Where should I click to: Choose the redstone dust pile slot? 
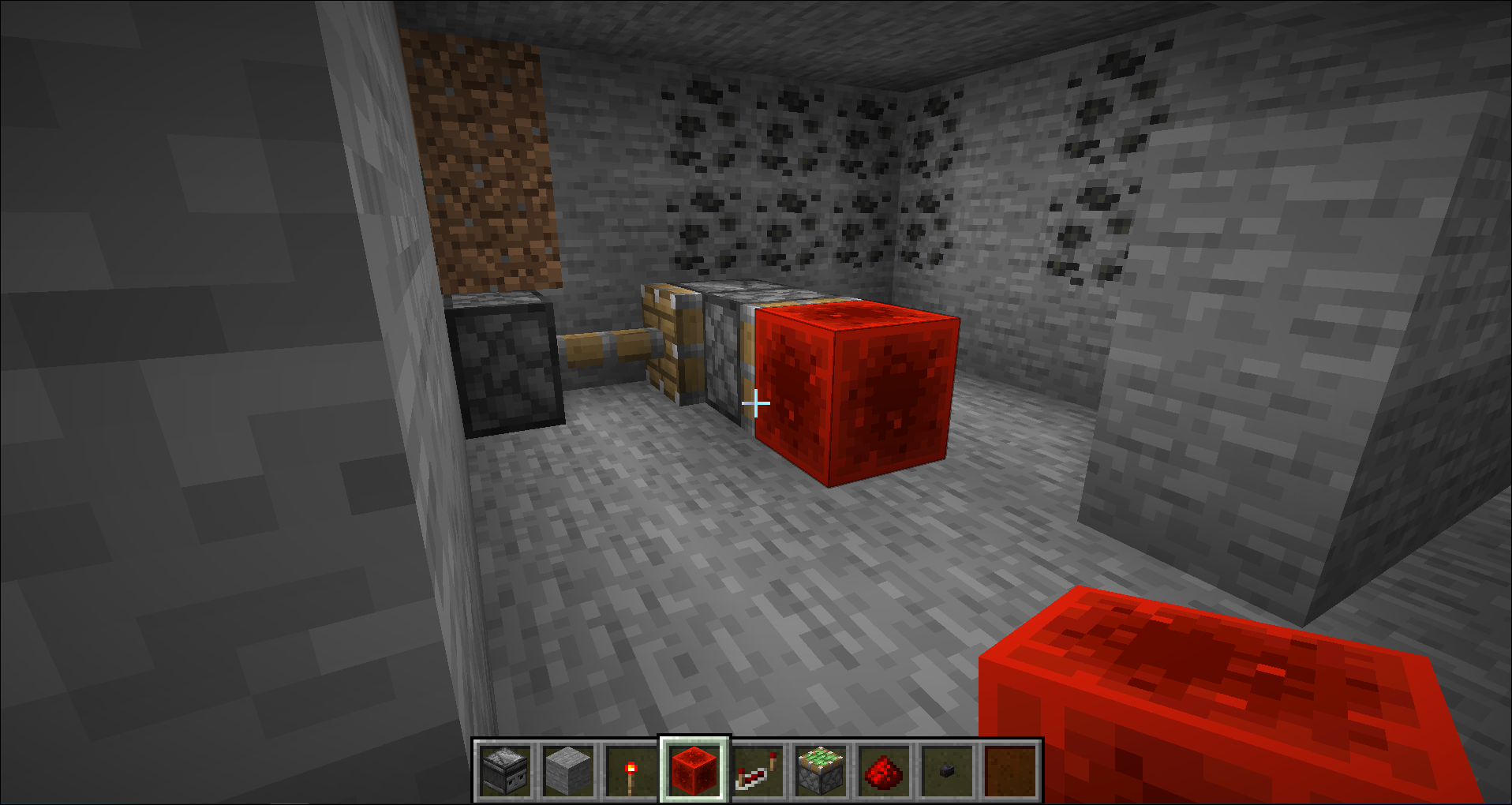(884, 770)
